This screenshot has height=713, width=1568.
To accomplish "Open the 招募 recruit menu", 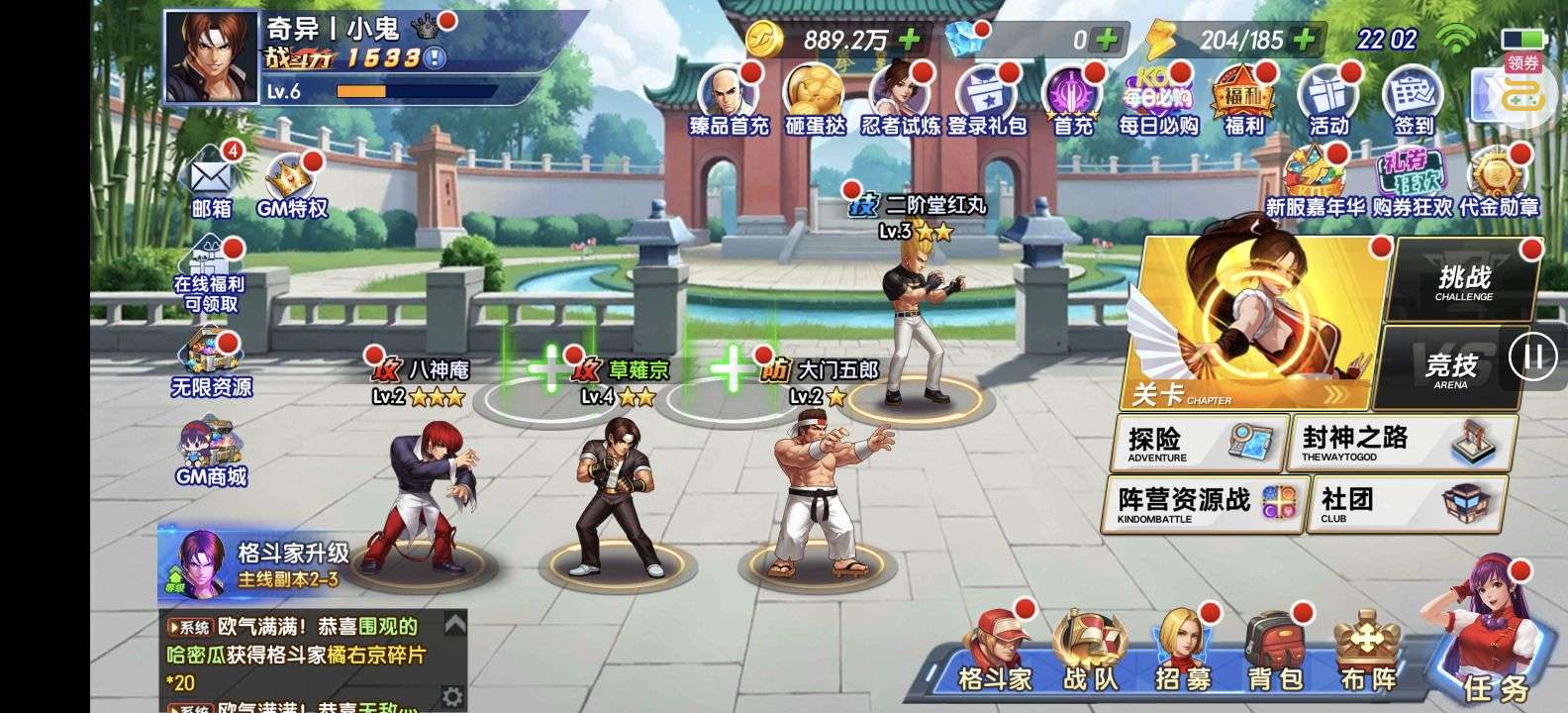I will click(1182, 655).
